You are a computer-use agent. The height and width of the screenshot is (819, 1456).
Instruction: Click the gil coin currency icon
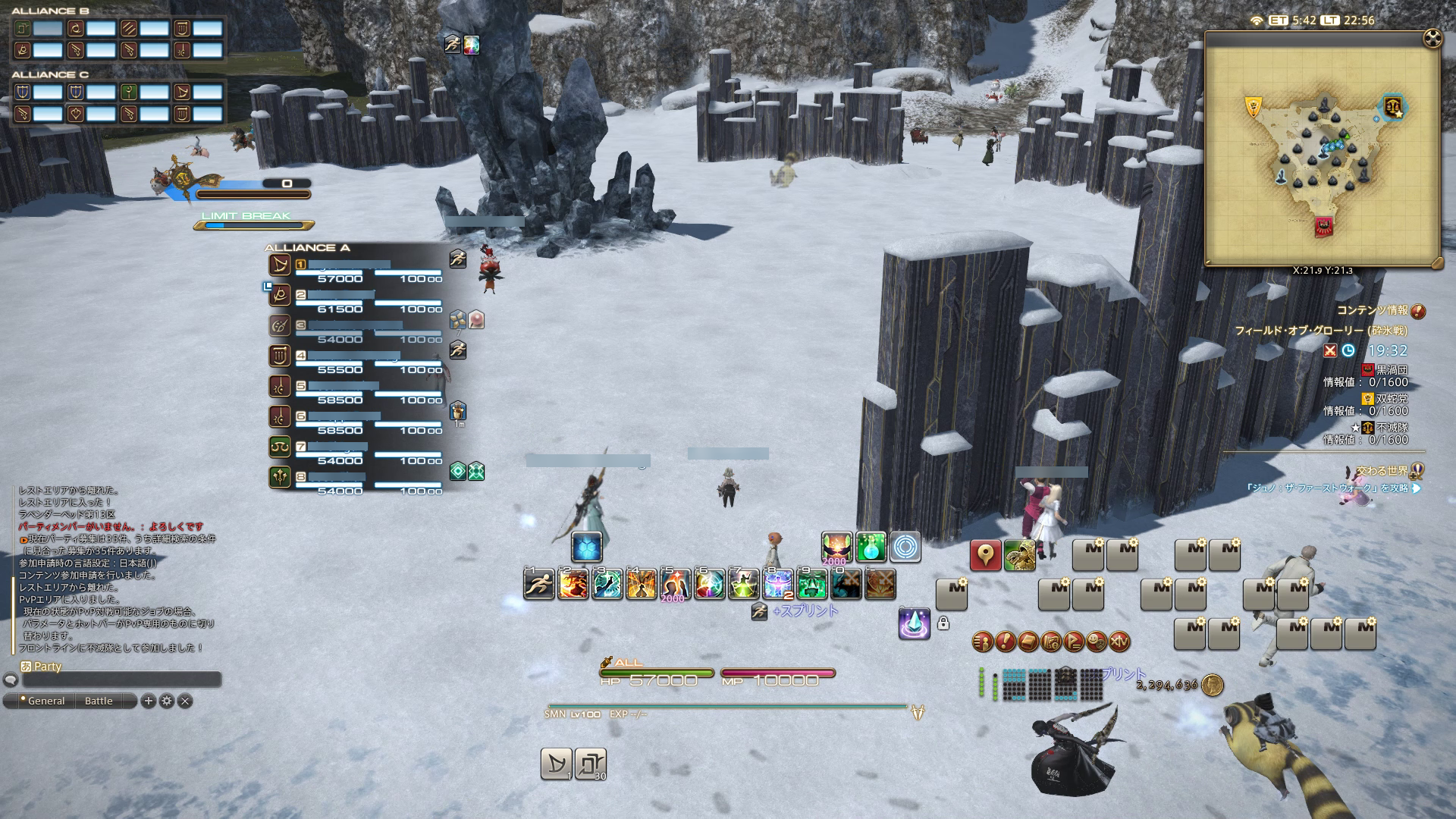click(1212, 685)
